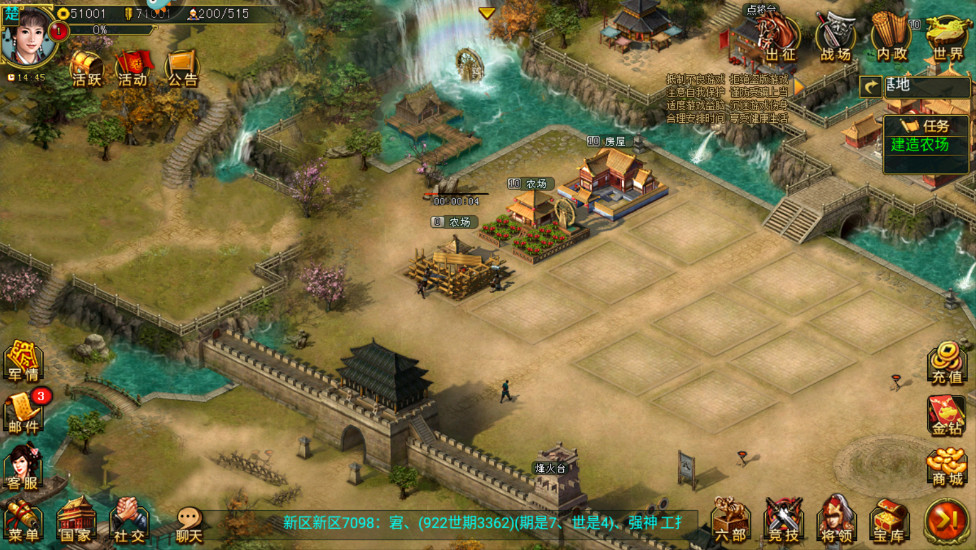The image size is (976, 550).
Task: Open 军情 military intelligence
Action: 22,362
